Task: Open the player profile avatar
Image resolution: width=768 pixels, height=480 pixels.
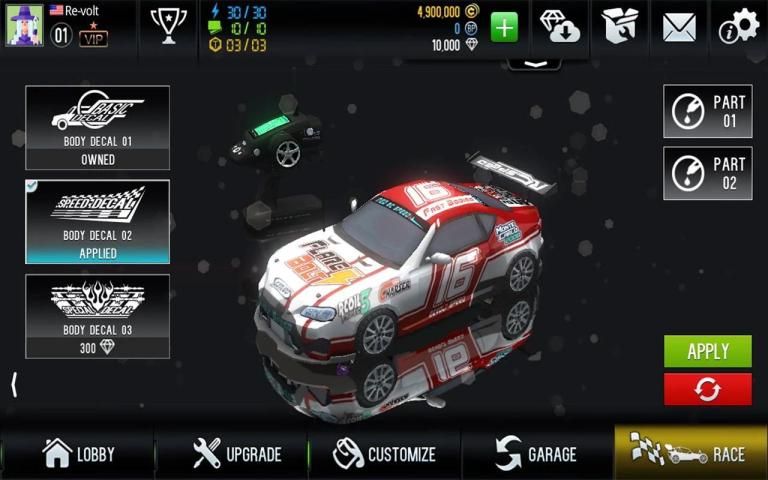Action: tap(23, 24)
